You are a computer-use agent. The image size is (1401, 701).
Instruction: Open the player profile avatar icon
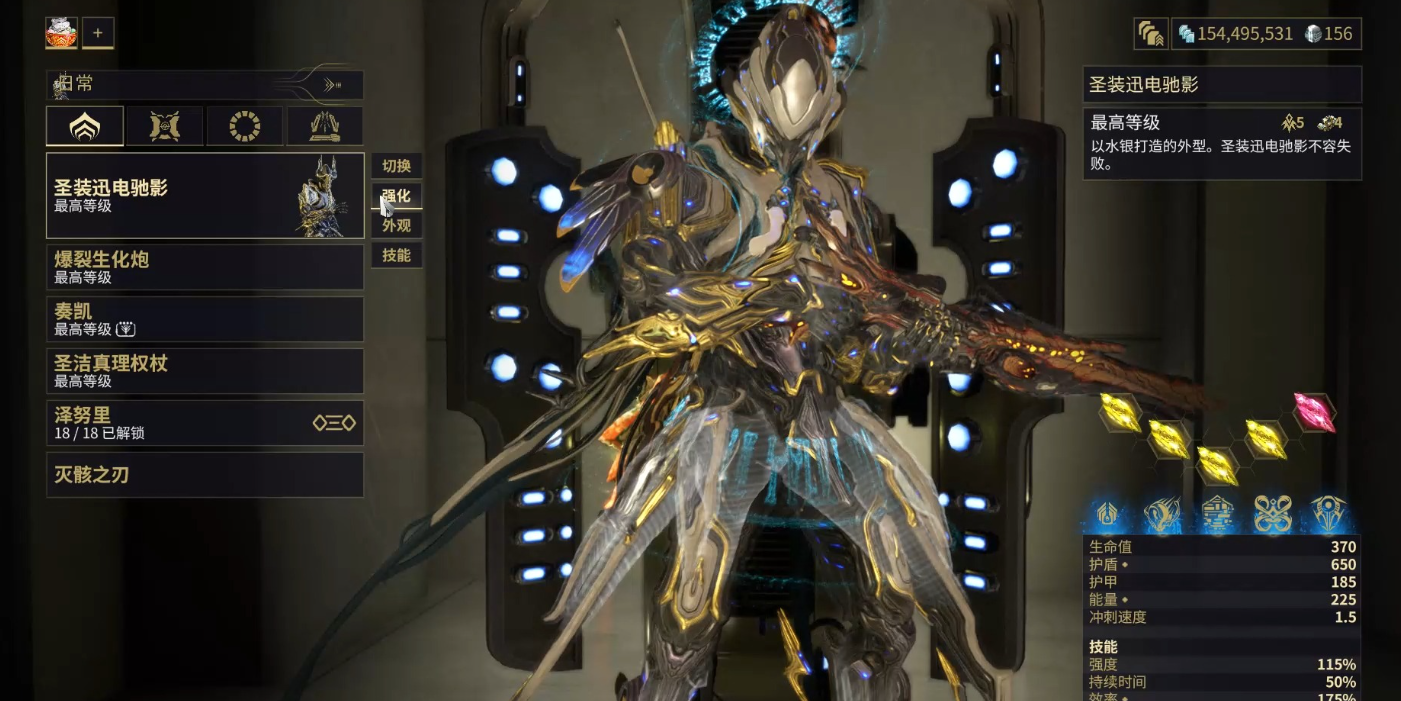click(61, 33)
